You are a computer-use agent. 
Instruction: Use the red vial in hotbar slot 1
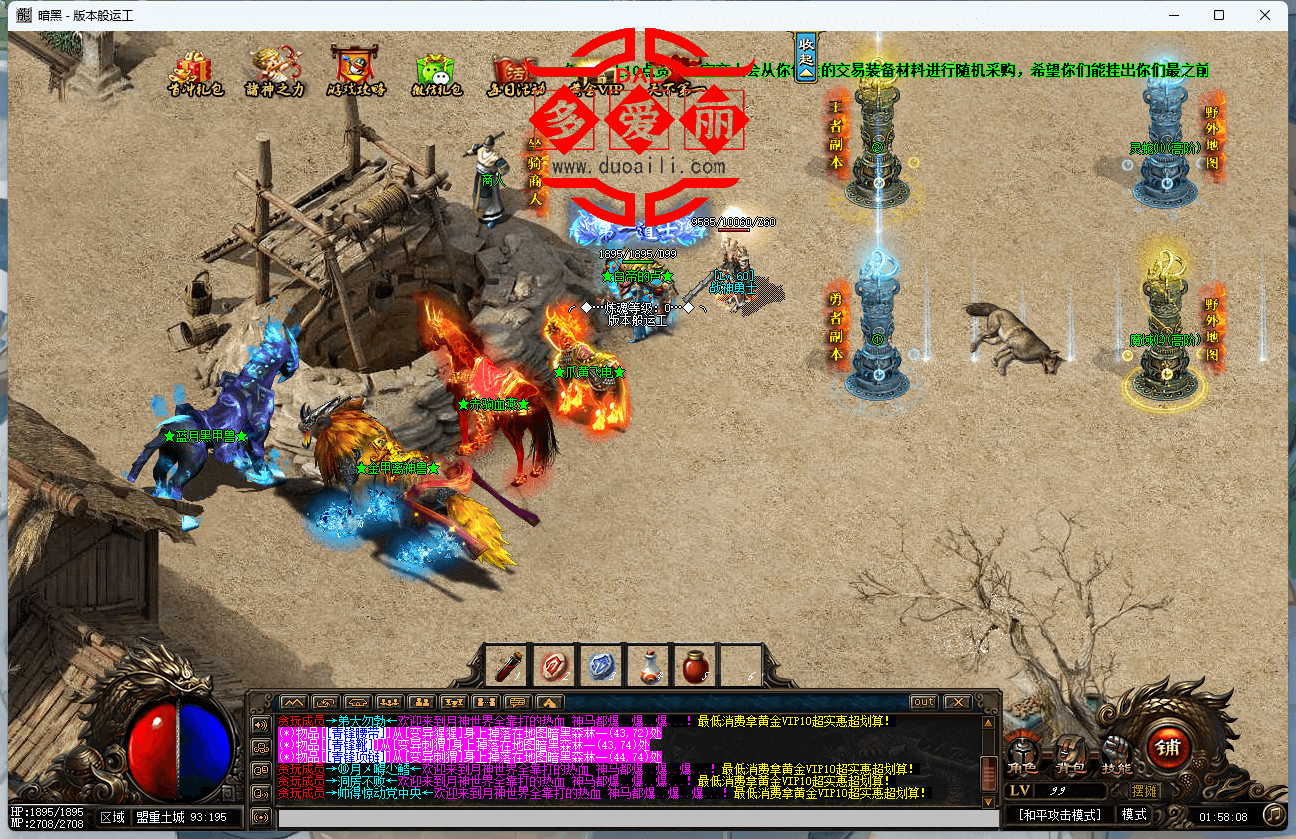tap(507, 666)
